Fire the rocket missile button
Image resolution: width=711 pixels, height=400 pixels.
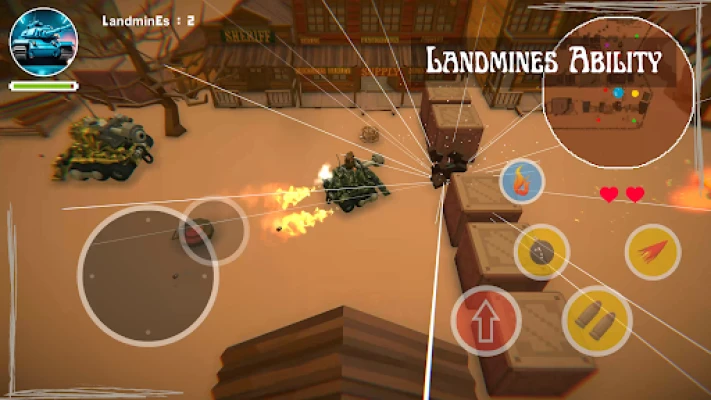[x=653, y=251]
